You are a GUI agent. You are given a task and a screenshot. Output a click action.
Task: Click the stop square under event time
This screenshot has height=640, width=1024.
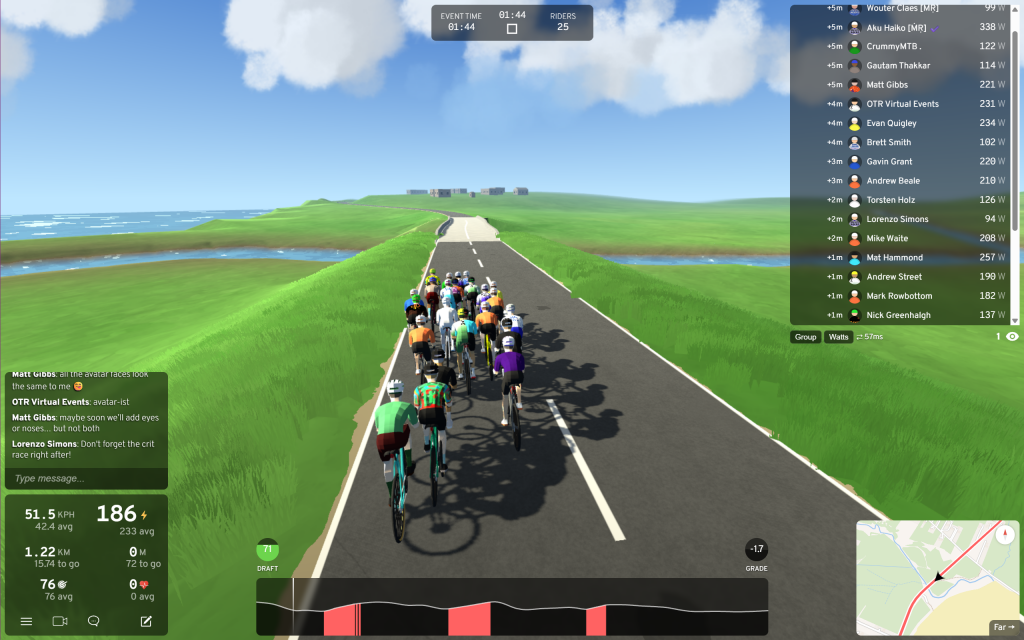[512, 29]
